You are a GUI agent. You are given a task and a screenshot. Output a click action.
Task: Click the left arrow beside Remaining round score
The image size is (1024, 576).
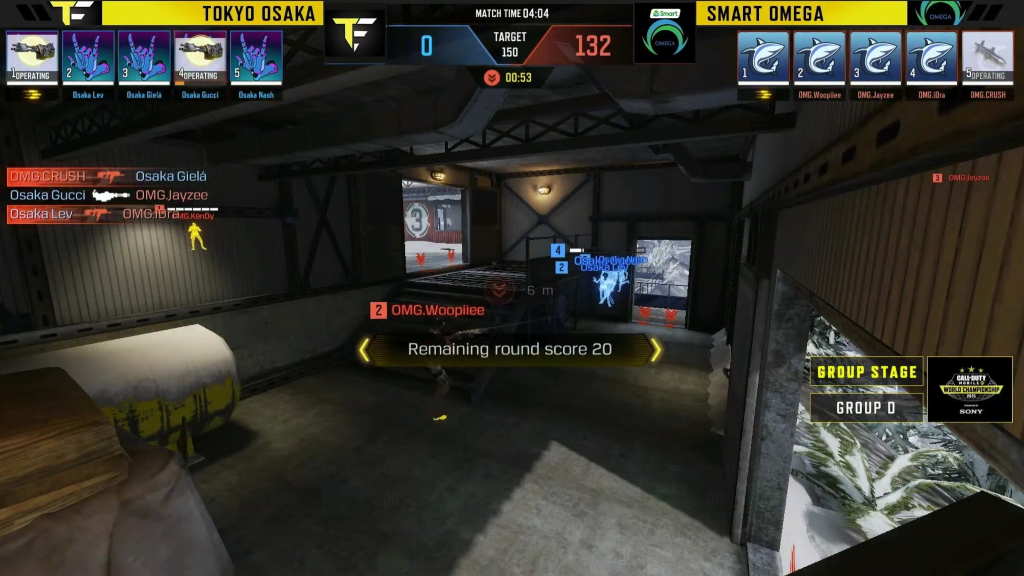pyautogui.click(x=364, y=349)
